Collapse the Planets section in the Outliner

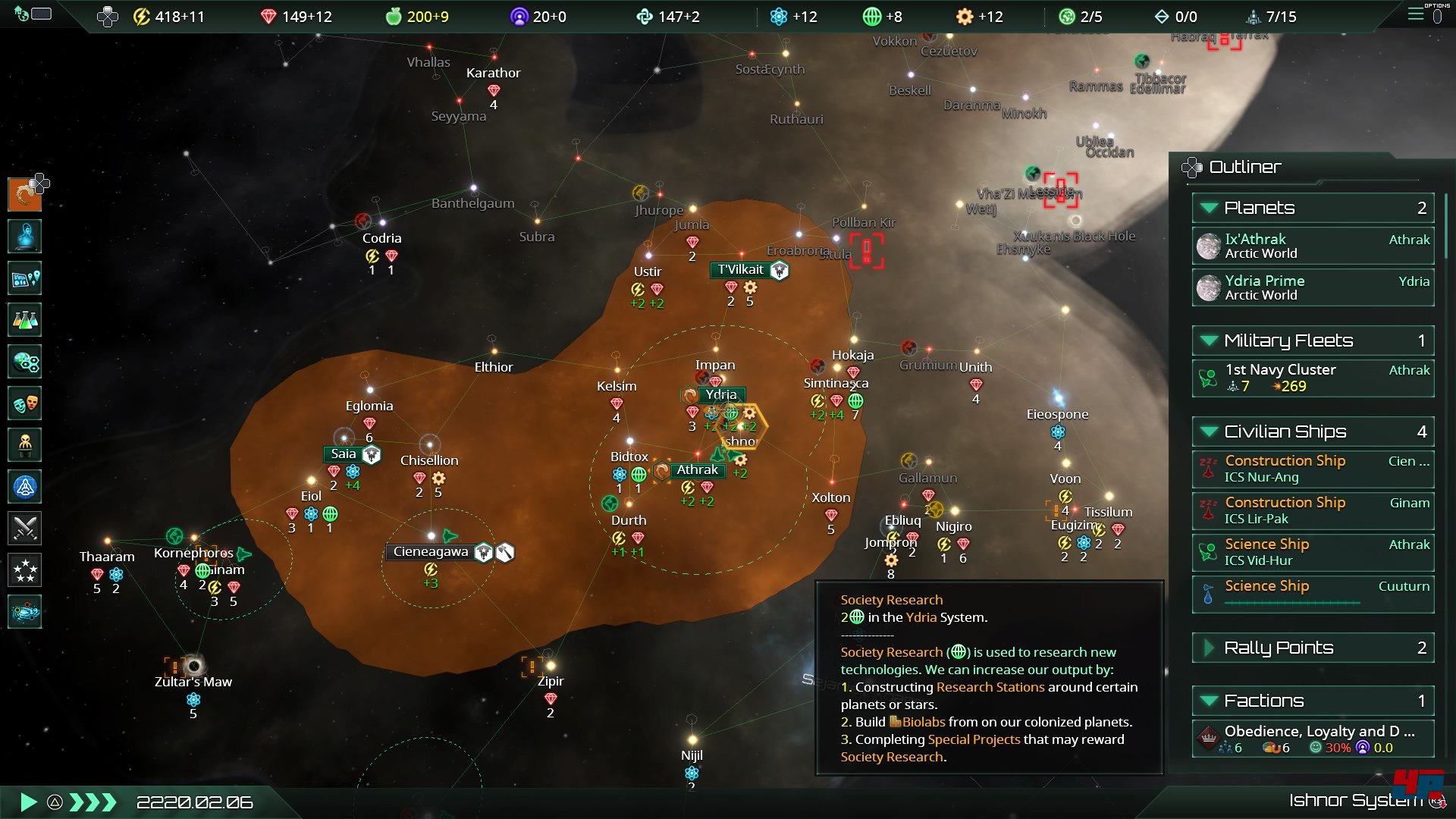(x=1210, y=208)
